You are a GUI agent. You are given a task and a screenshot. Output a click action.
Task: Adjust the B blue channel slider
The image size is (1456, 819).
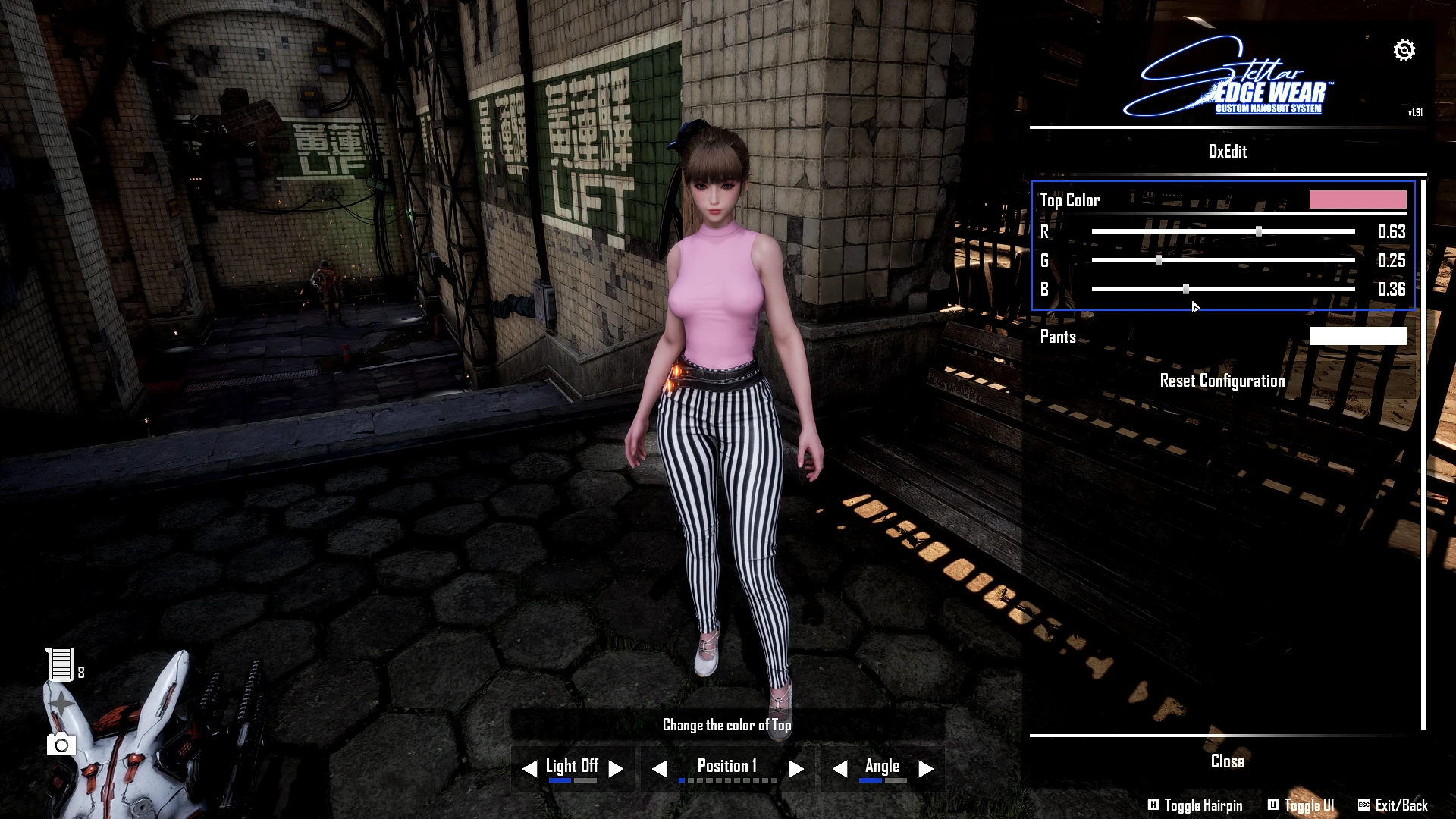coord(1186,289)
